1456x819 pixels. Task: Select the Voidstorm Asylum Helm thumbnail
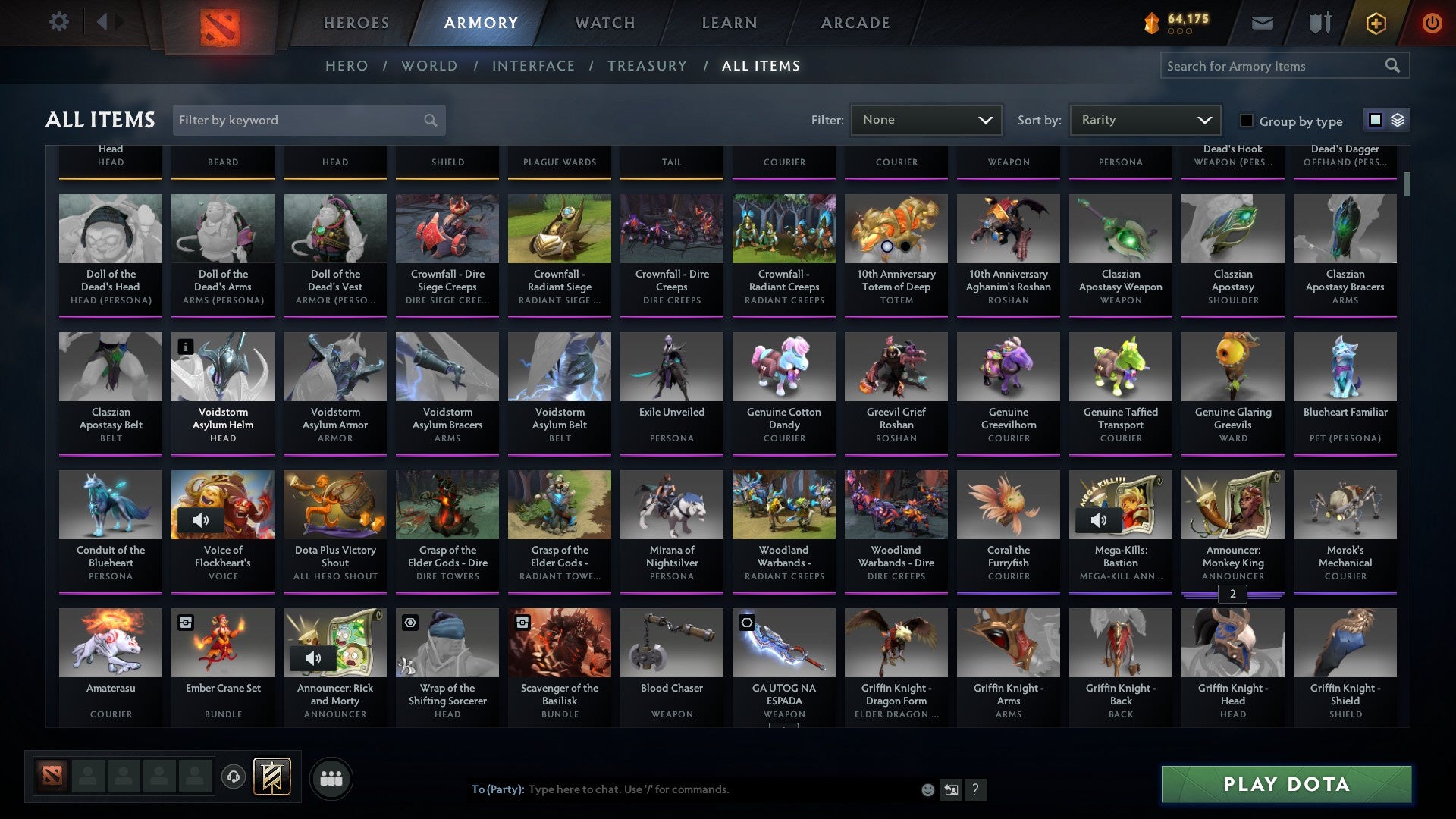(x=223, y=366)
